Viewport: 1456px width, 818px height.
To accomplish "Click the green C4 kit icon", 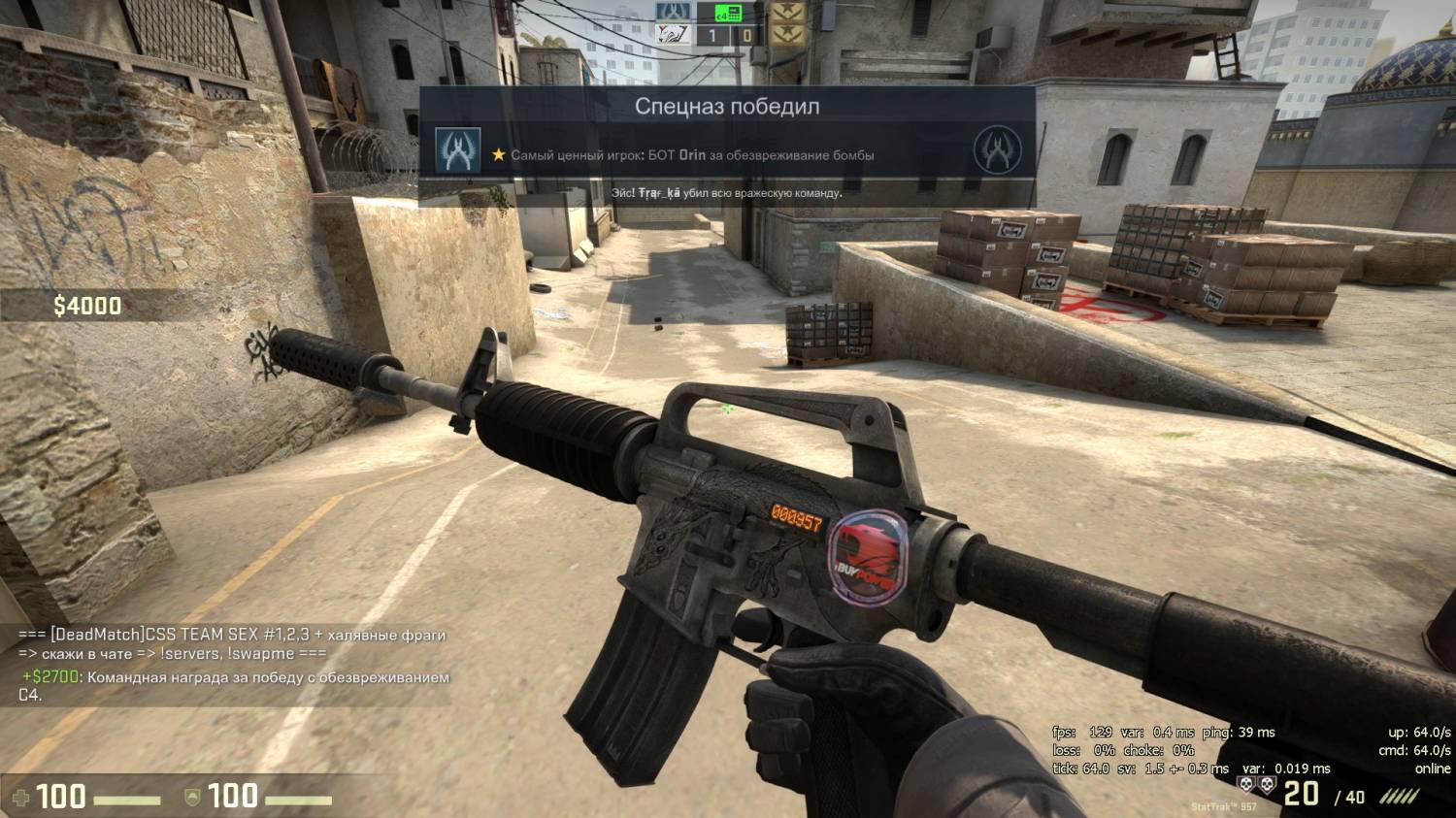I will pos(728,13).
